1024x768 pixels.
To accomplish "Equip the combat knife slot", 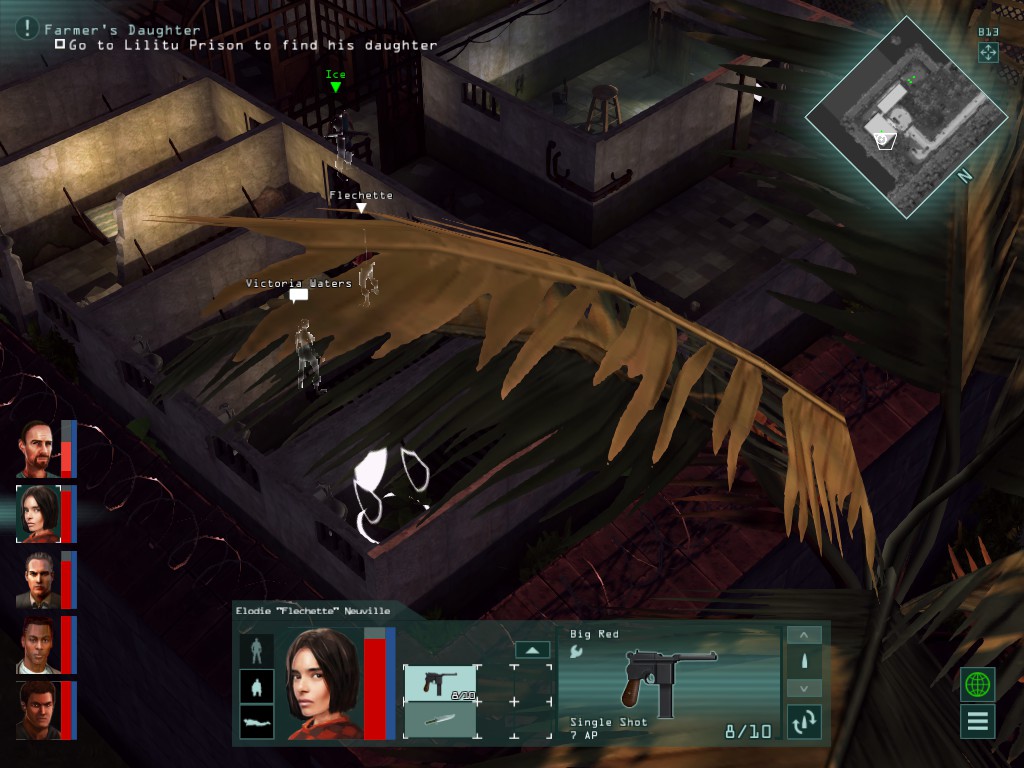I will (439, 720).
